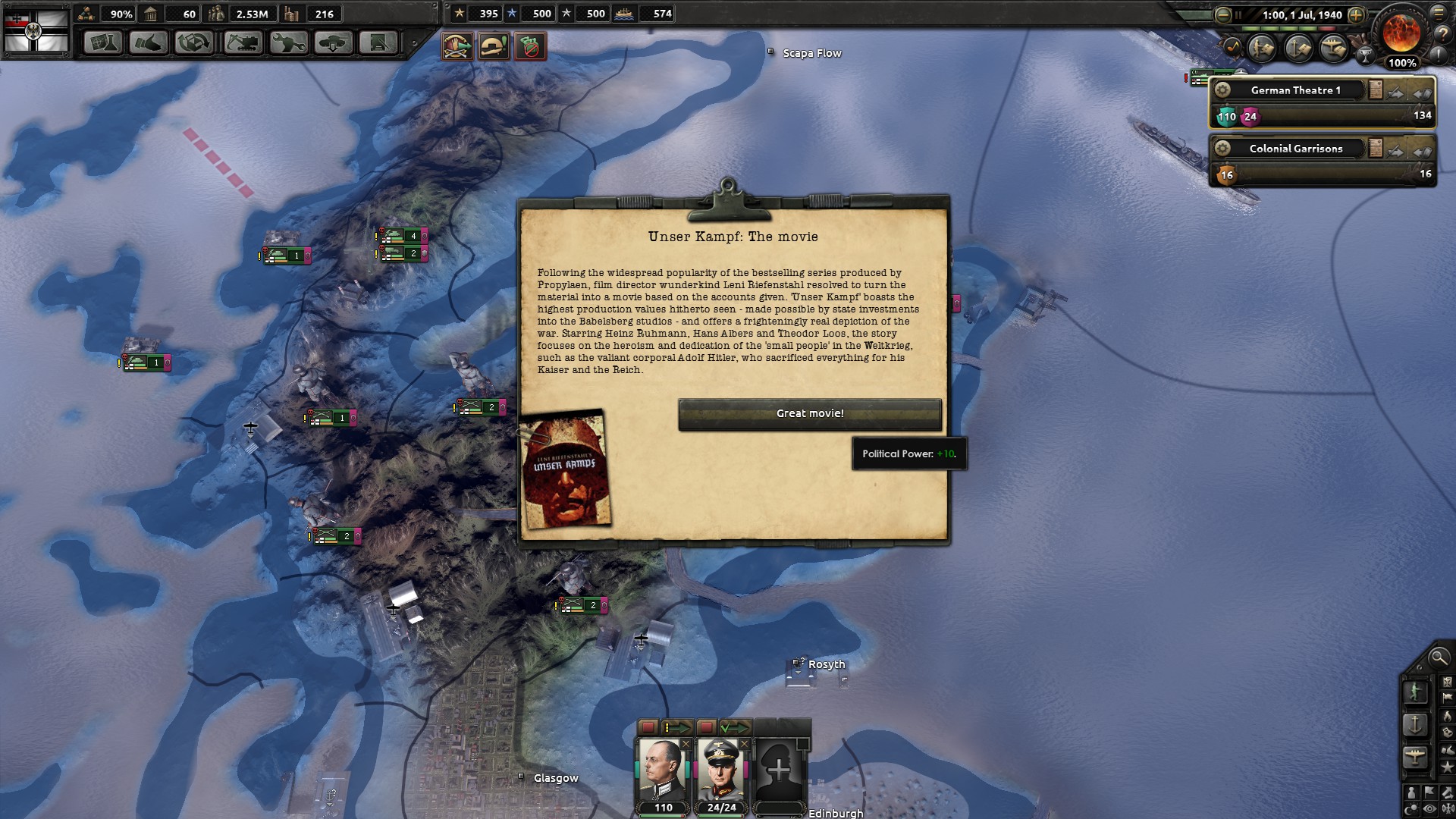Open the Recruit and Deploy tank screen
The width and height of the screenshot is (1456, 819).
point(333,43)
